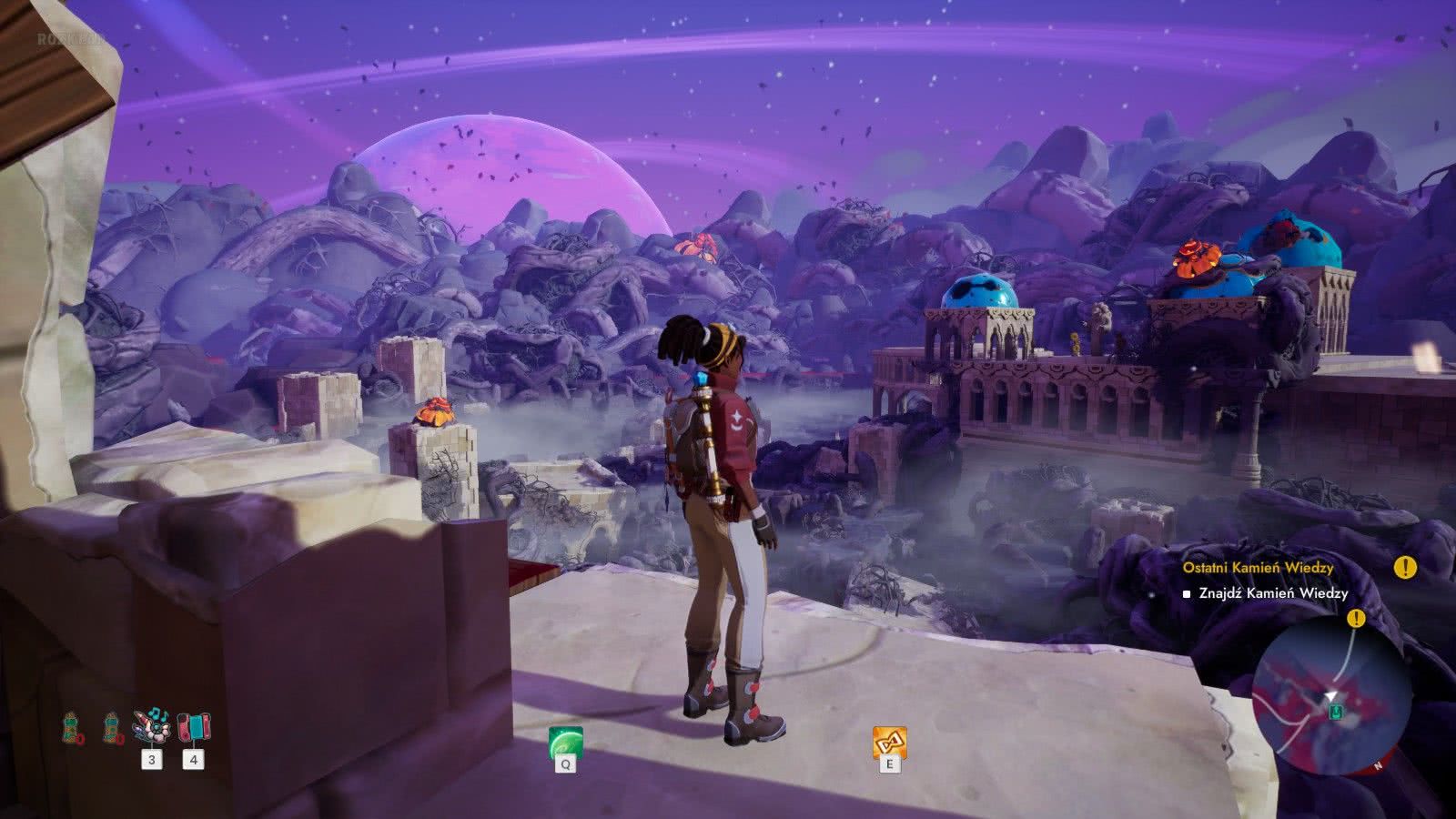Activate the orange hourglass ability
The height and width of the screenshot is (819, 1456).
889,743
